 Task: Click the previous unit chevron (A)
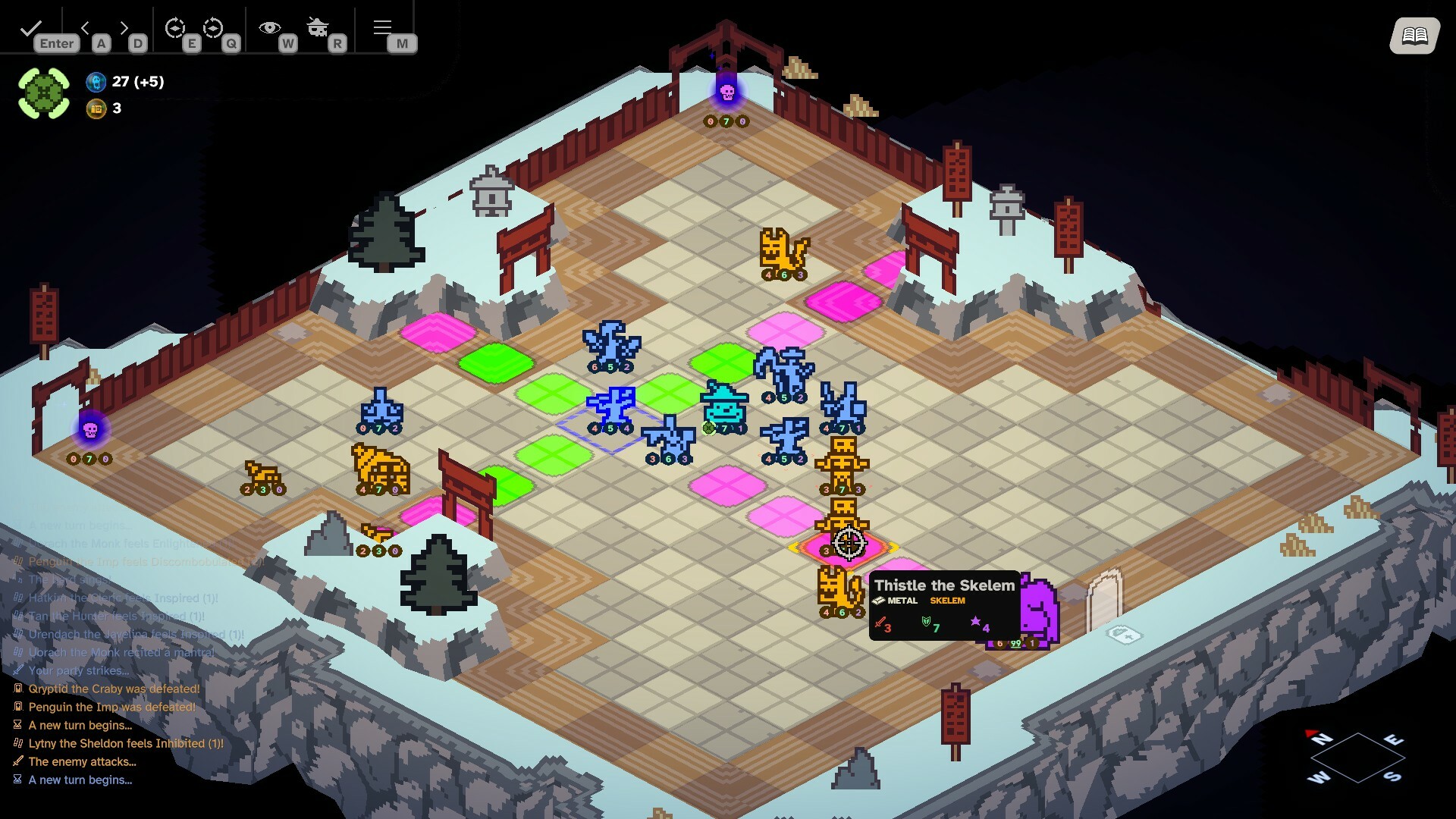86,27
